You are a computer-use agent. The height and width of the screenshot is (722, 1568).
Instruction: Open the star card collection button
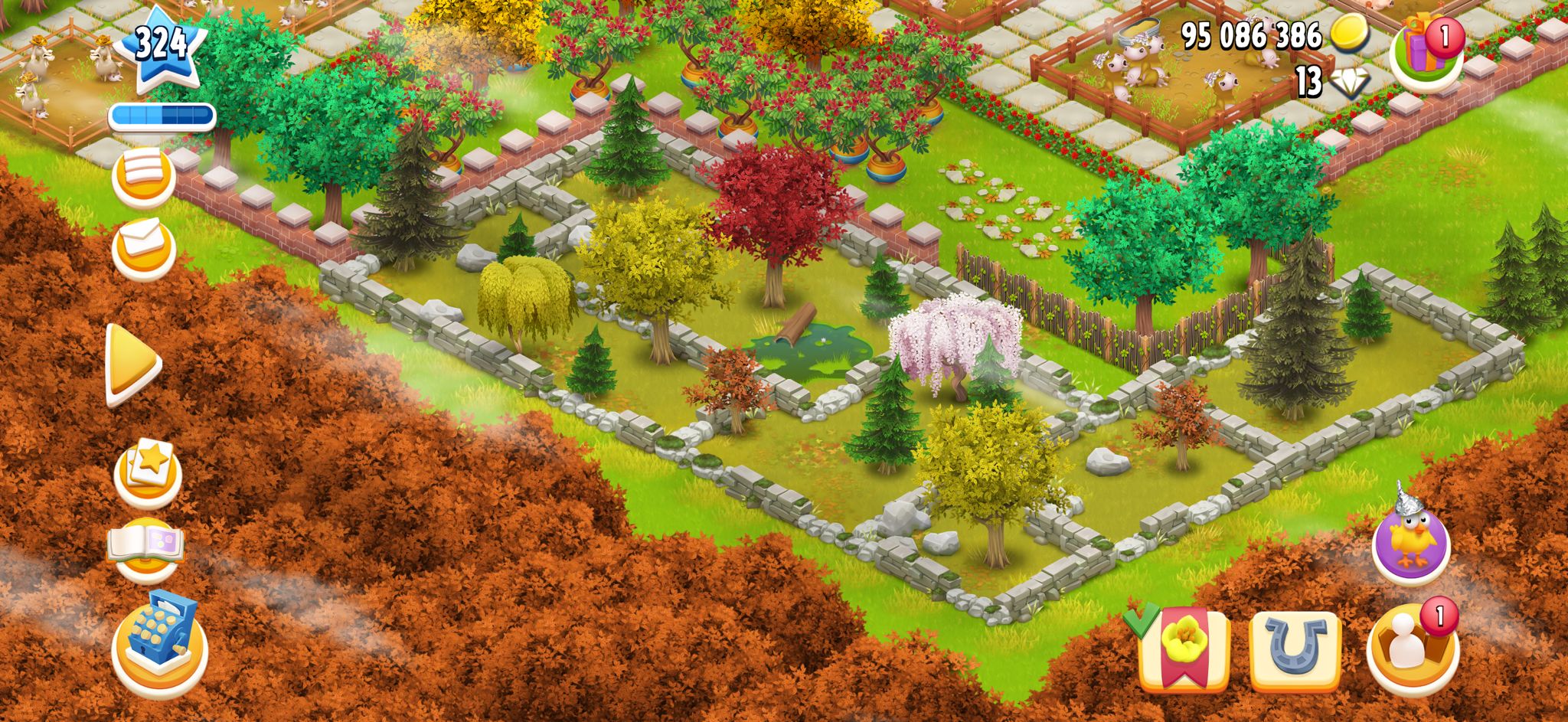tap(148, 470)
